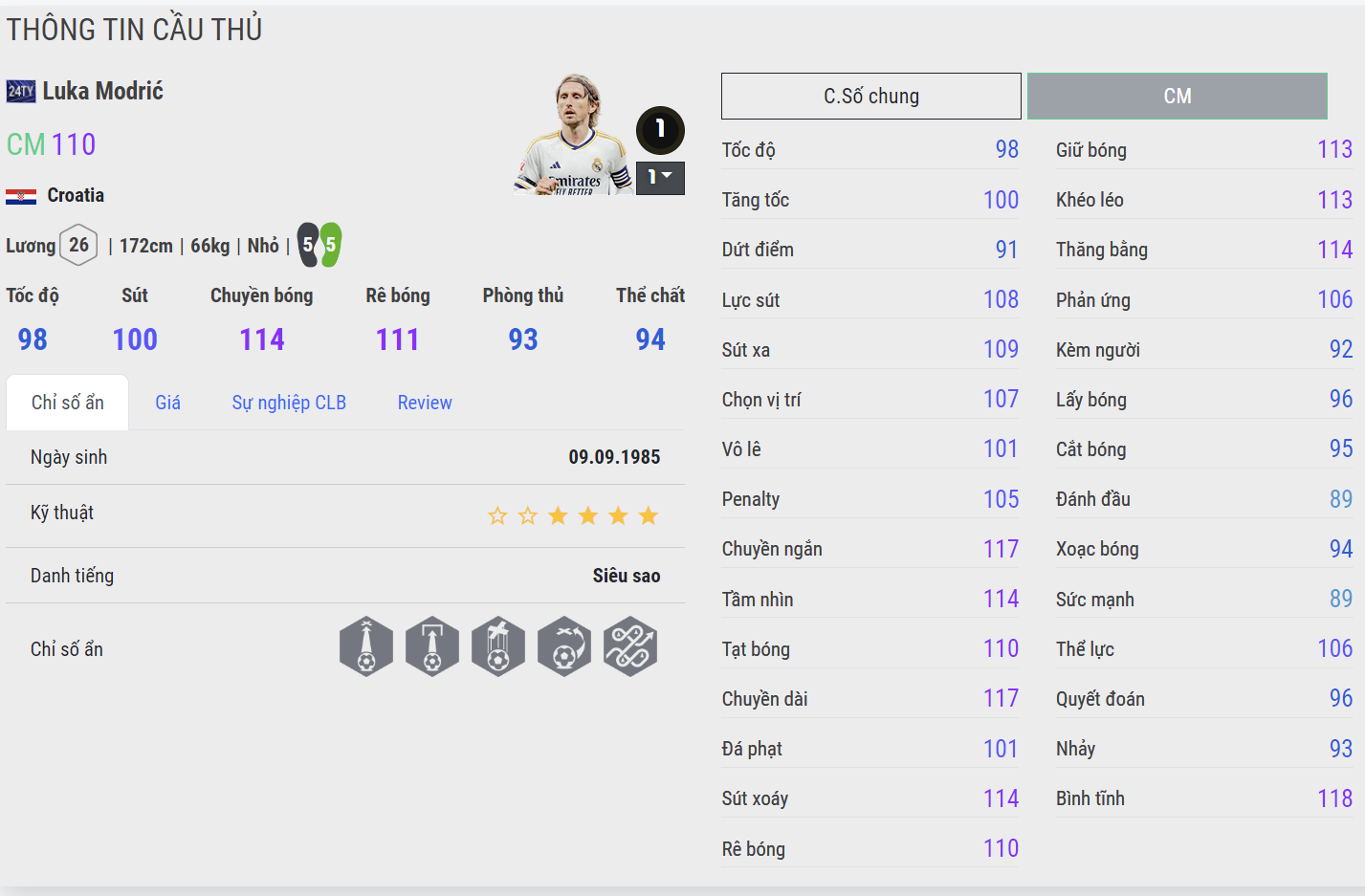Click the aerial ball trait hexagon icon
This screenshot has width=1365, height=896.
pyautogui.click(x=498, y=646)
